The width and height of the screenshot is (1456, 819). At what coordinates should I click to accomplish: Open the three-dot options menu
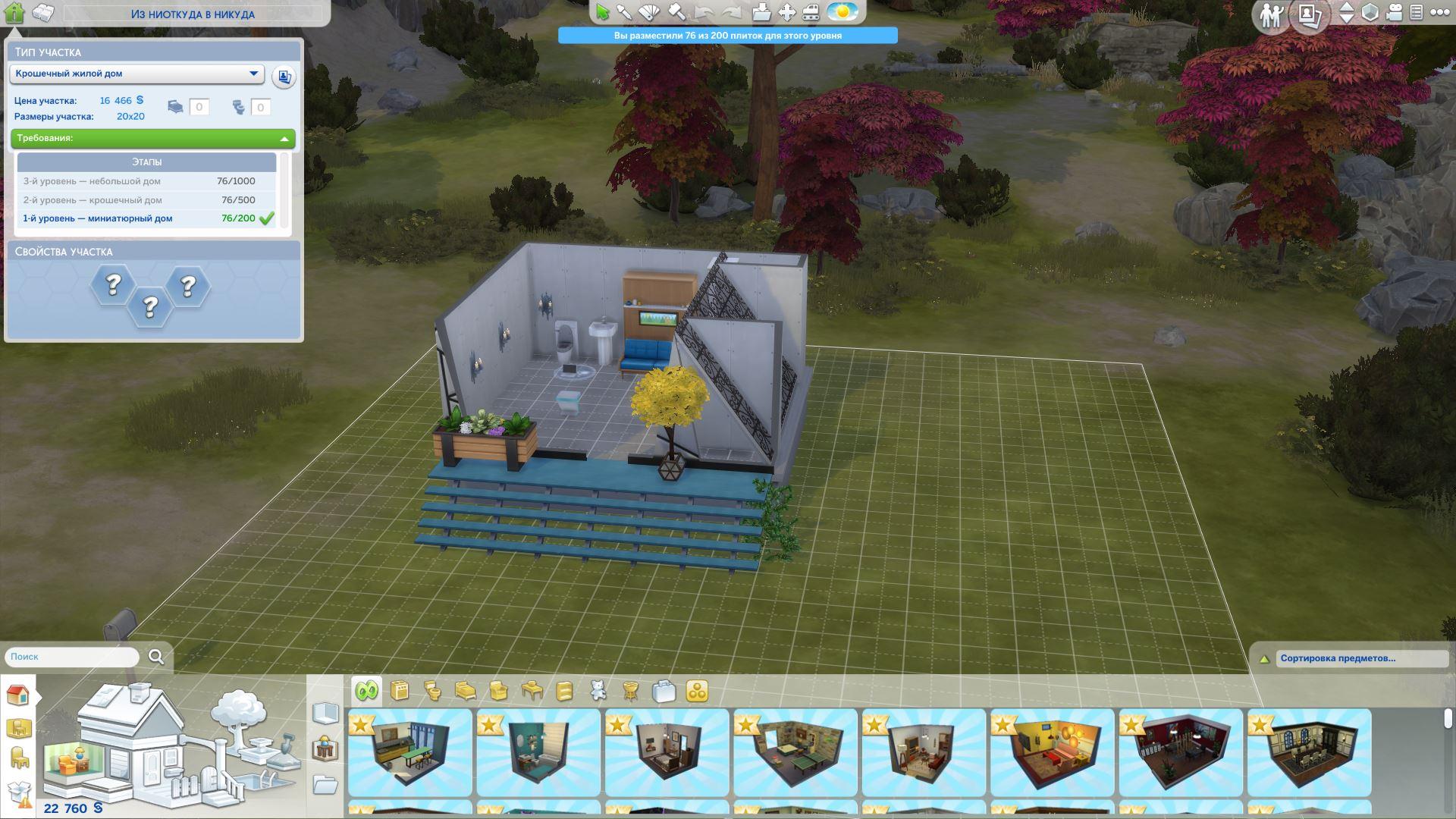[x=1439, y=12]
